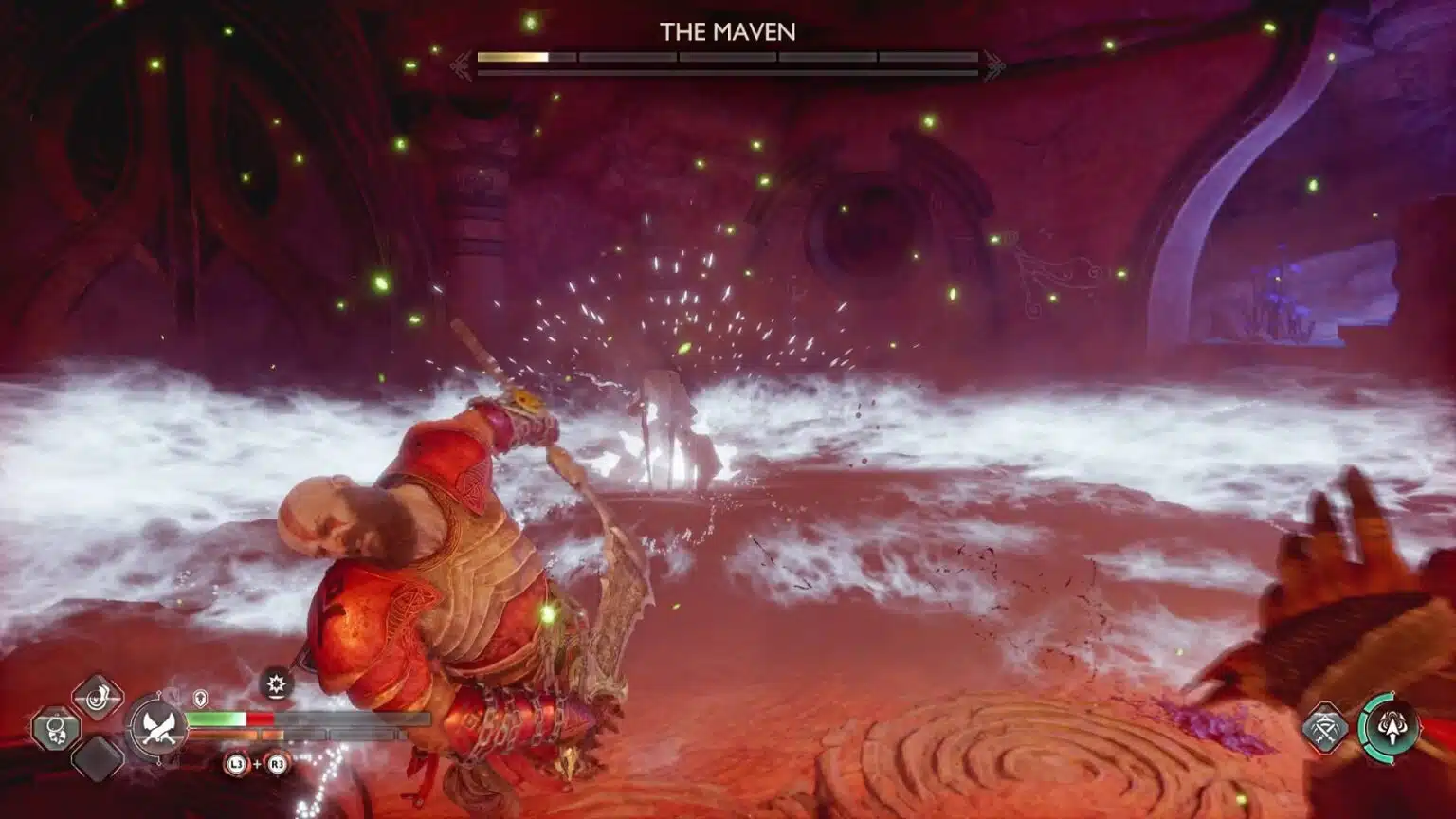The image size is (1456, 819).
Task: Select the crossed blades weapon icon
Action: (158, 729)
